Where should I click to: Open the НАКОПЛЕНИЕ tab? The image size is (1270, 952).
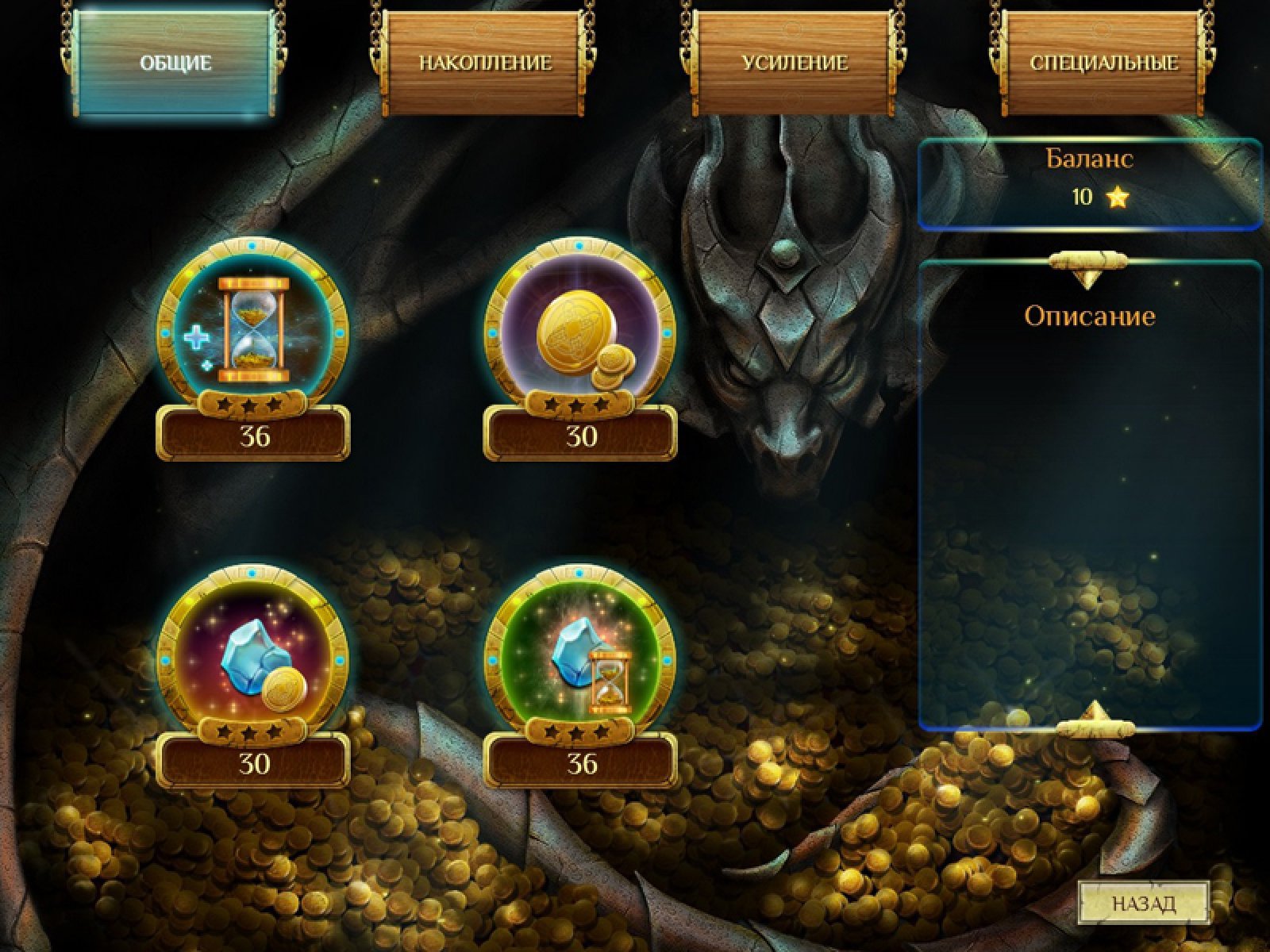coord(485,63)
